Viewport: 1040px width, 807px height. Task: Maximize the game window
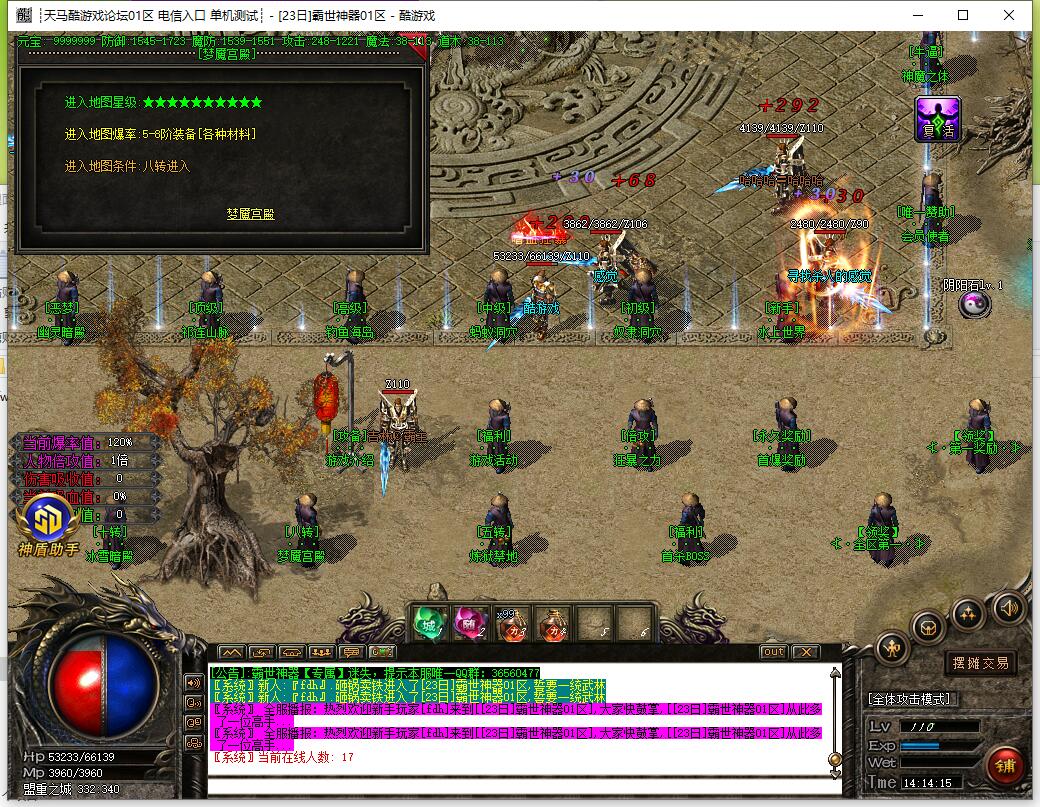point(963,15)
